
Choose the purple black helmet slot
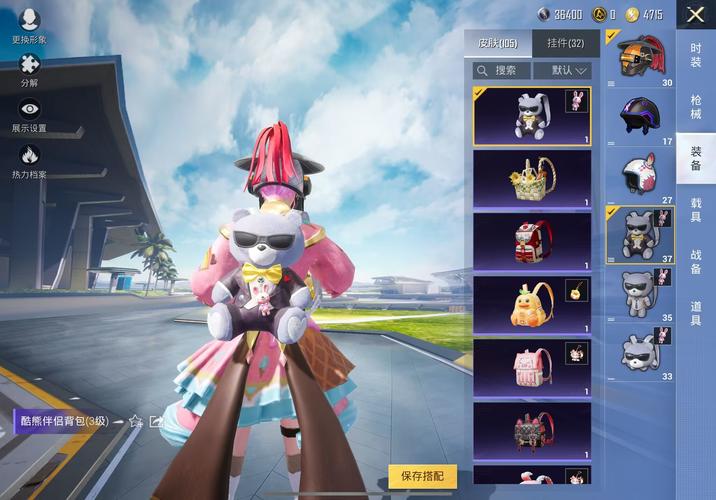point(640,118)
